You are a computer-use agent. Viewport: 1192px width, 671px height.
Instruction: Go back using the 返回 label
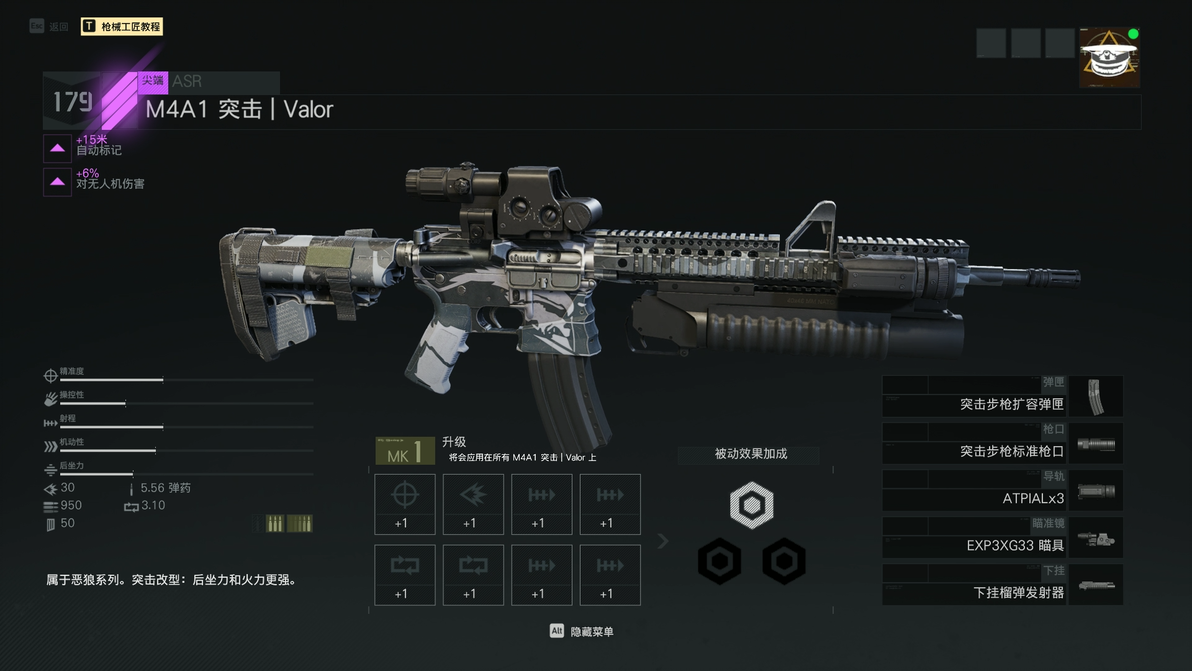(58, 27)
